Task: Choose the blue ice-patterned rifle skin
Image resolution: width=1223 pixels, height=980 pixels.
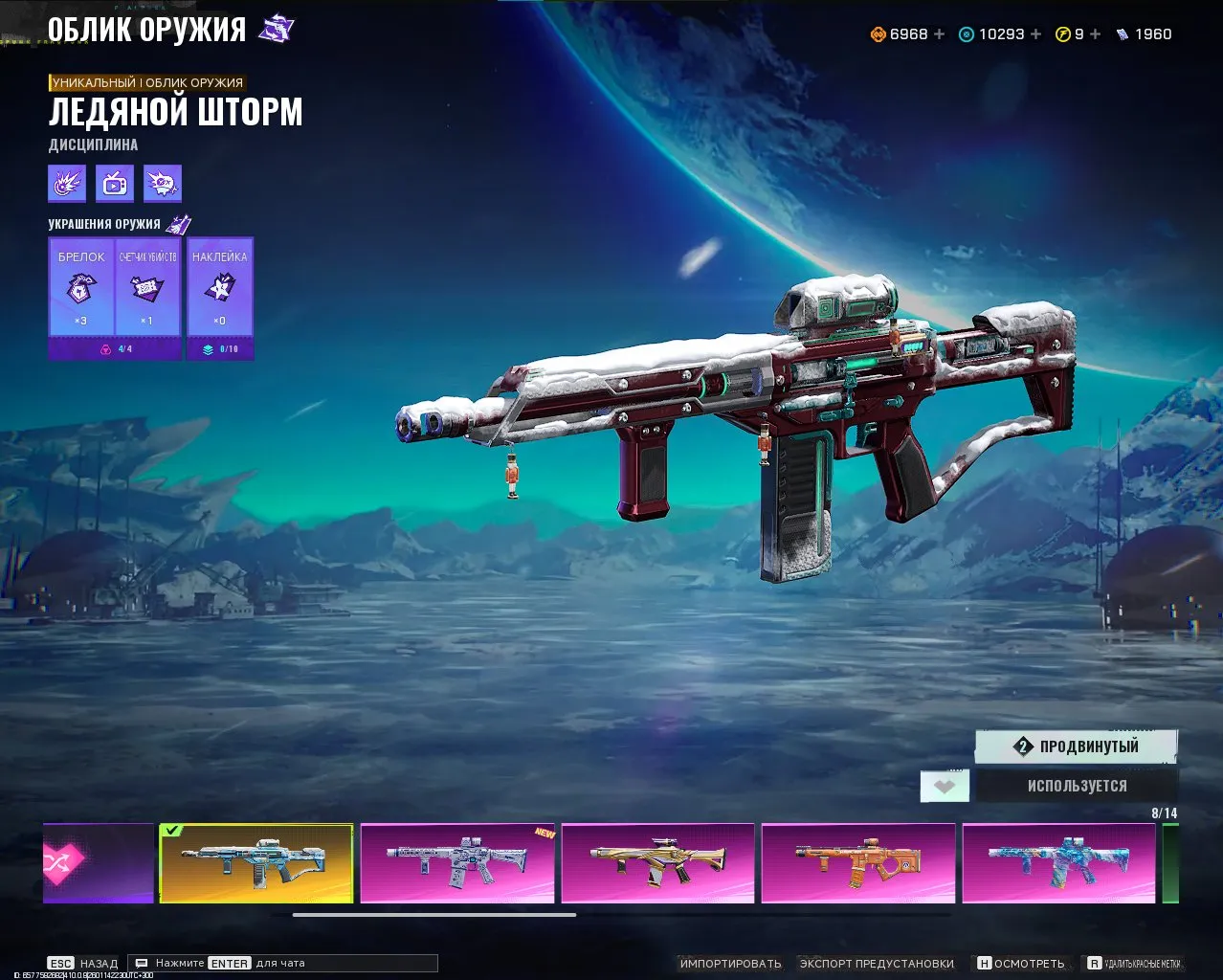Action: [x=1058, y=862]
